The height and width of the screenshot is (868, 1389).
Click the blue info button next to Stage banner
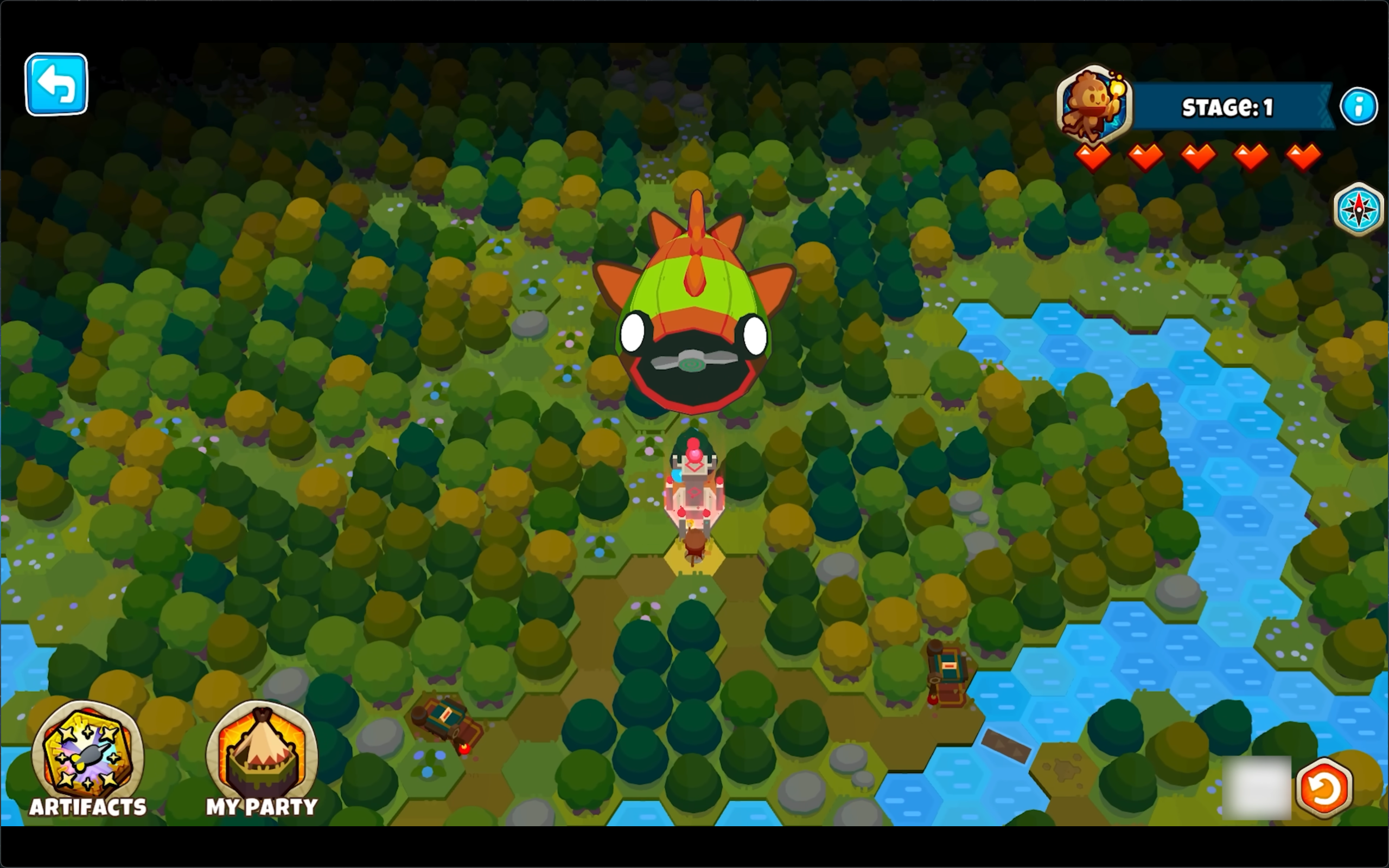point(1359,106)
